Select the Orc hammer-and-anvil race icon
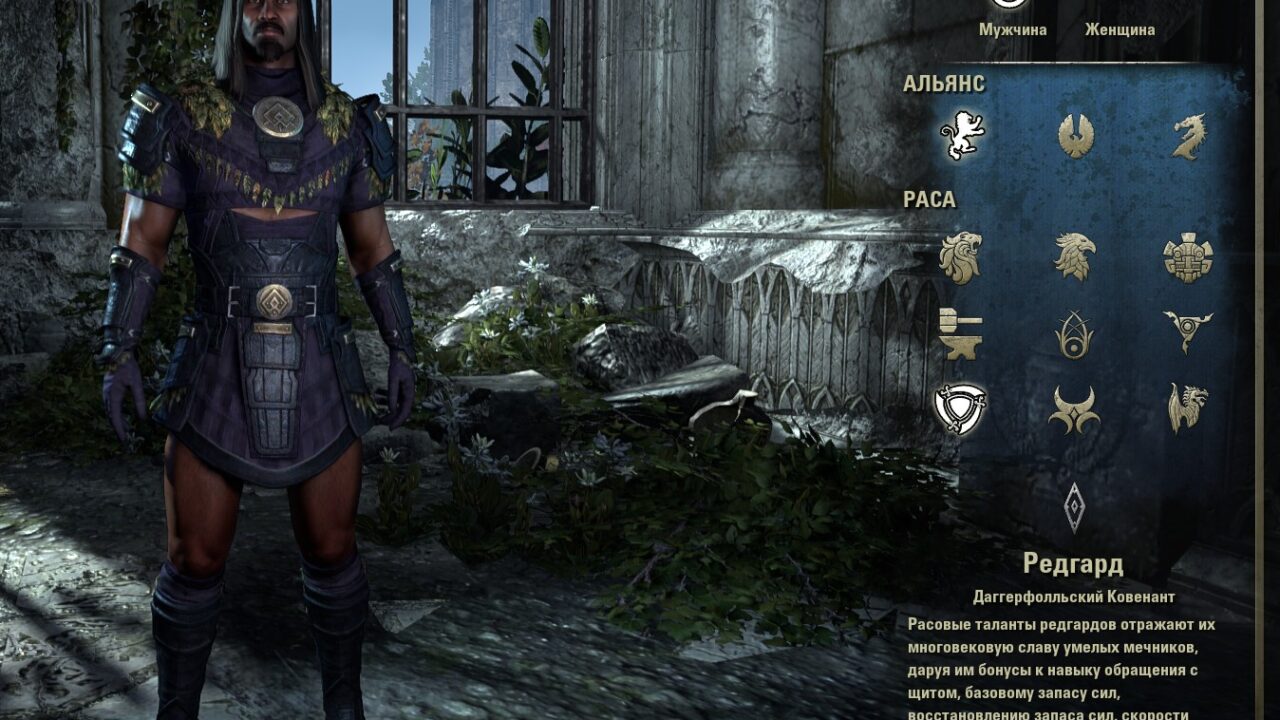 click(x=961, y=333)
